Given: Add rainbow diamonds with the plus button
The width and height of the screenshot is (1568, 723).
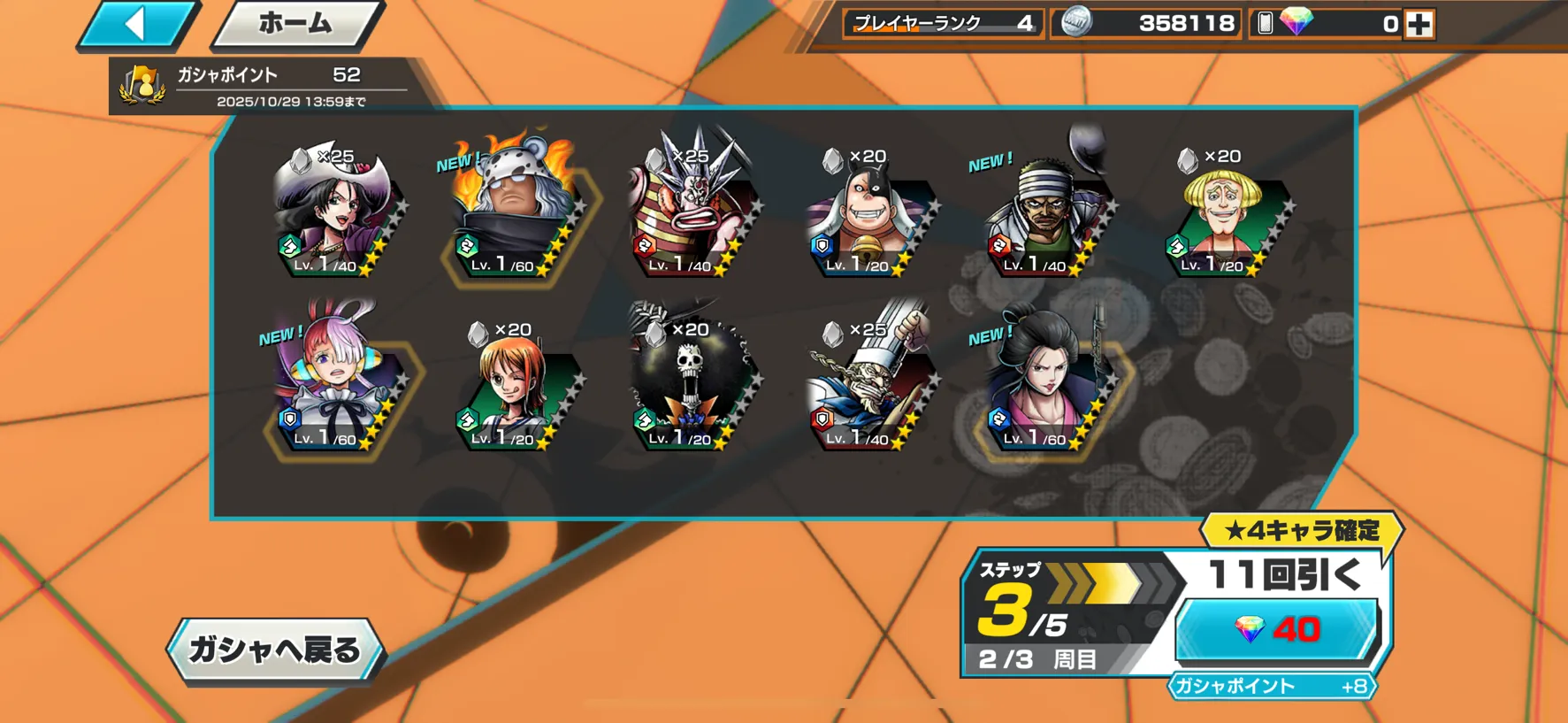Looking at the screenshot, I should [x=1419, y=24].
